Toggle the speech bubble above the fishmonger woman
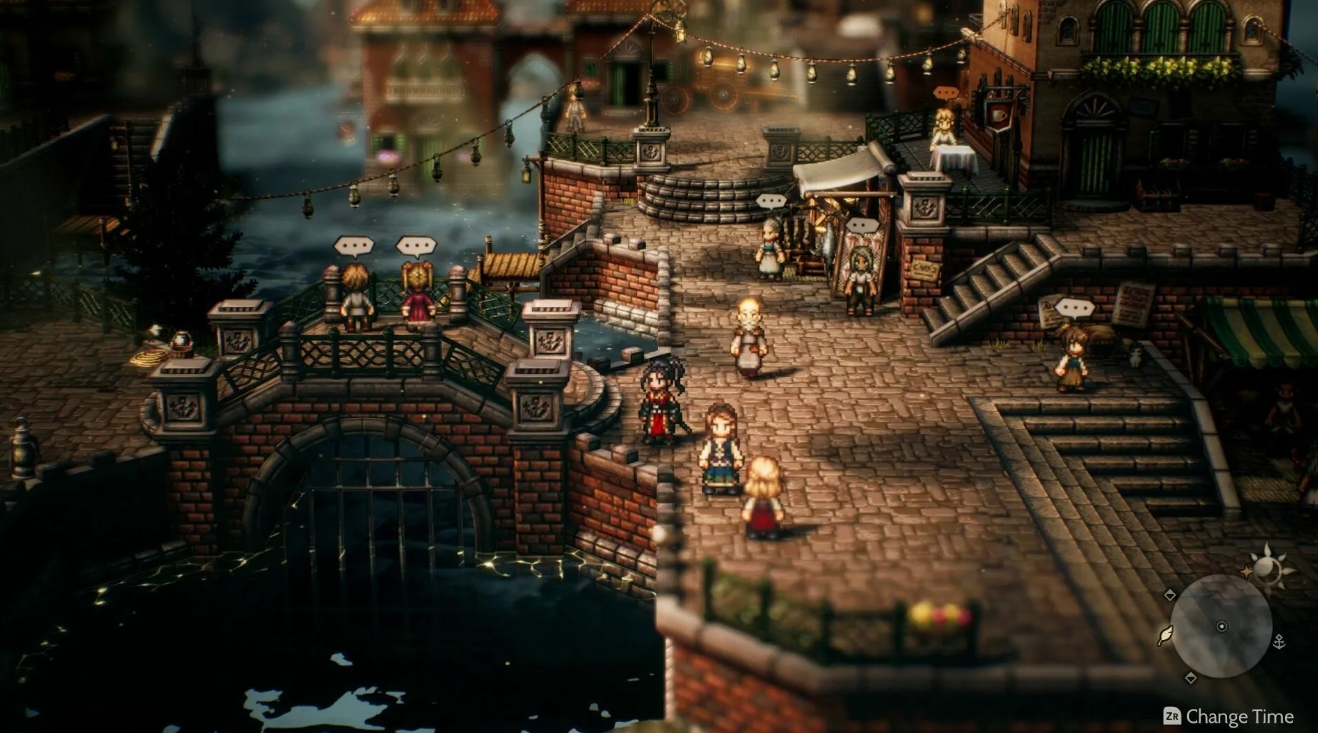Image resolution: width=1318 pixels, height=733 pixels. pyautogui.click(x=772, y=200)
